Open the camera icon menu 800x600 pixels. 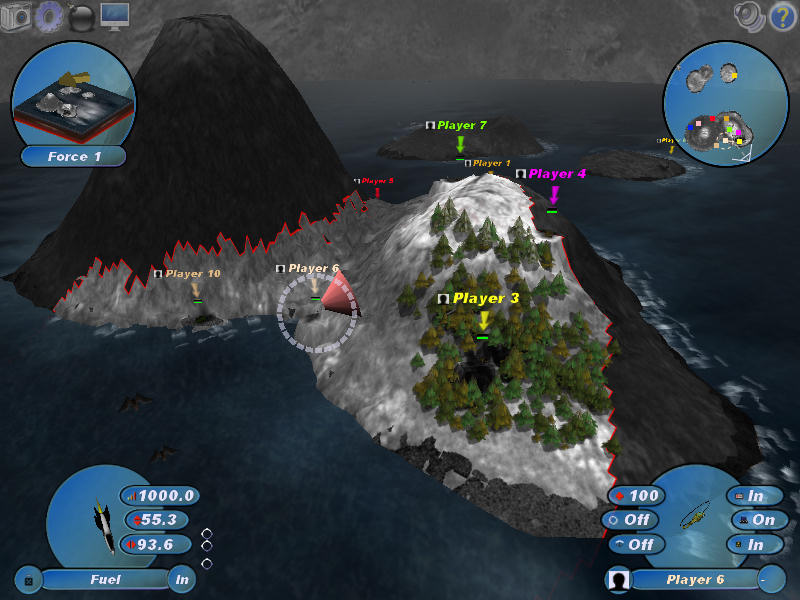[17, 16]
